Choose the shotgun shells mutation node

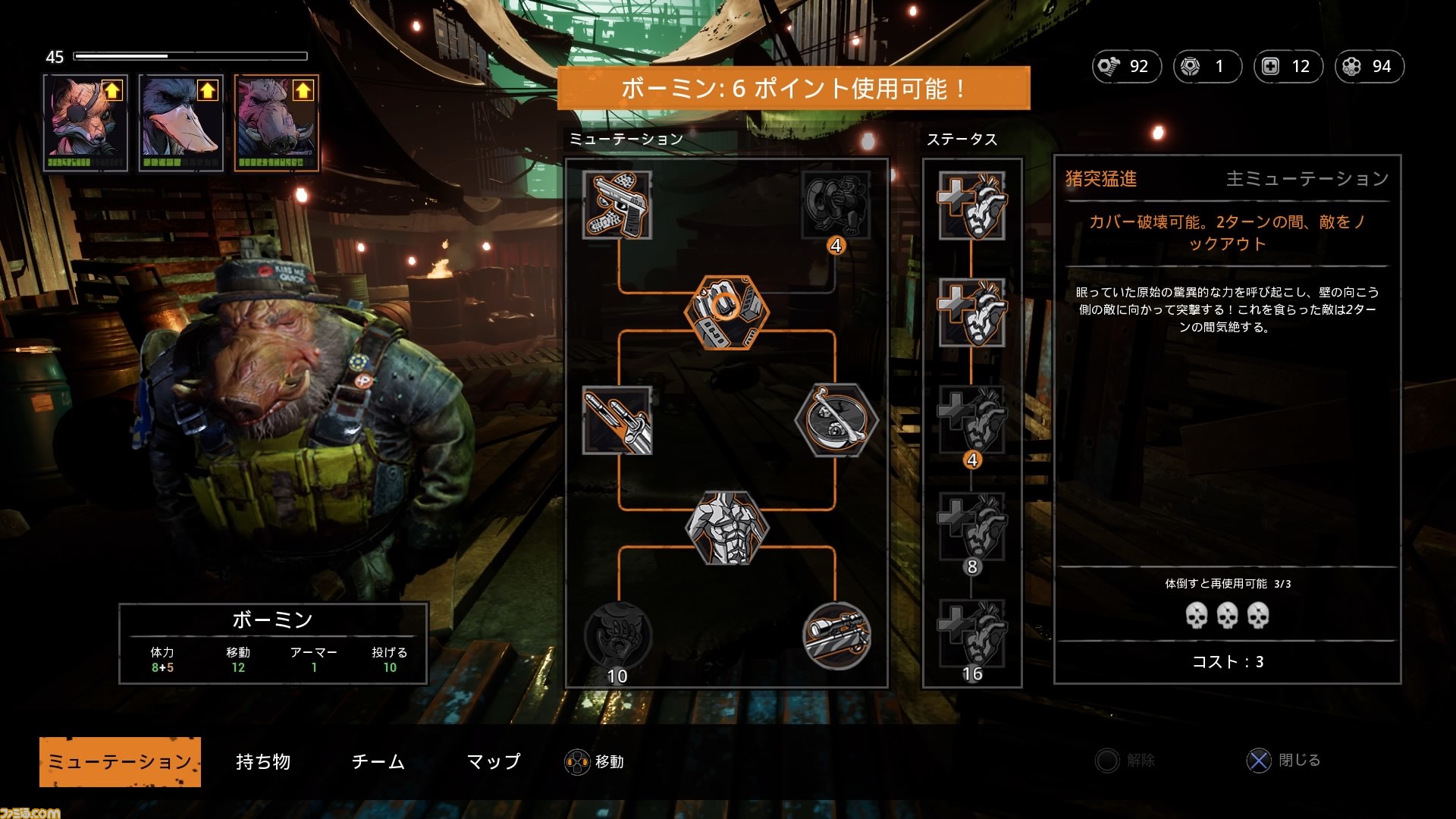(617, 421)
